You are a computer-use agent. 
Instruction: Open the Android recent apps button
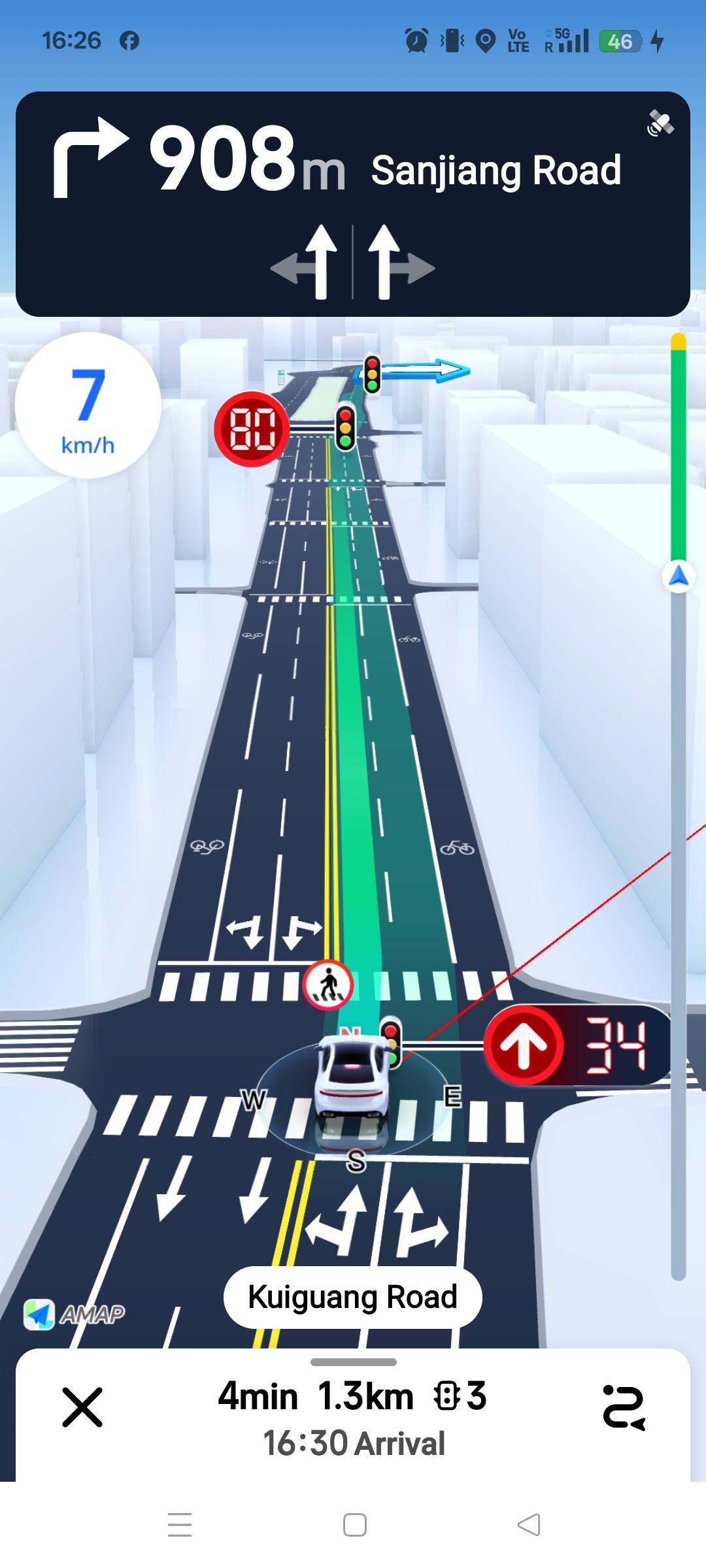pyautogui.click(x=180, y=1525)
